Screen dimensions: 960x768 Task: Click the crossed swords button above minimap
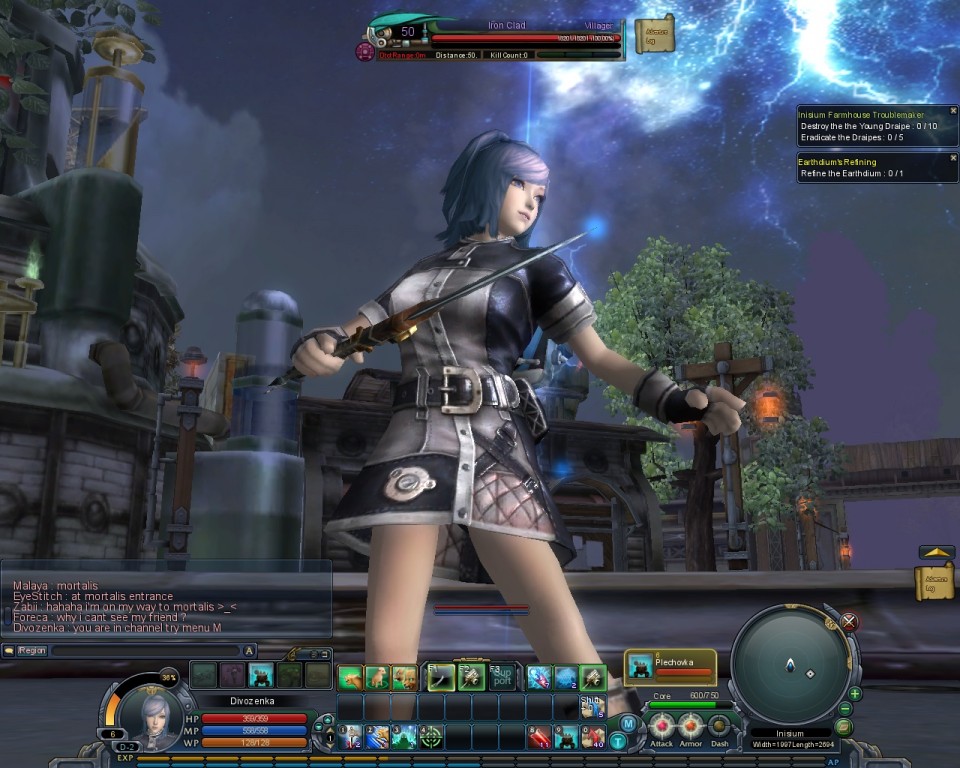coord(850,622)
